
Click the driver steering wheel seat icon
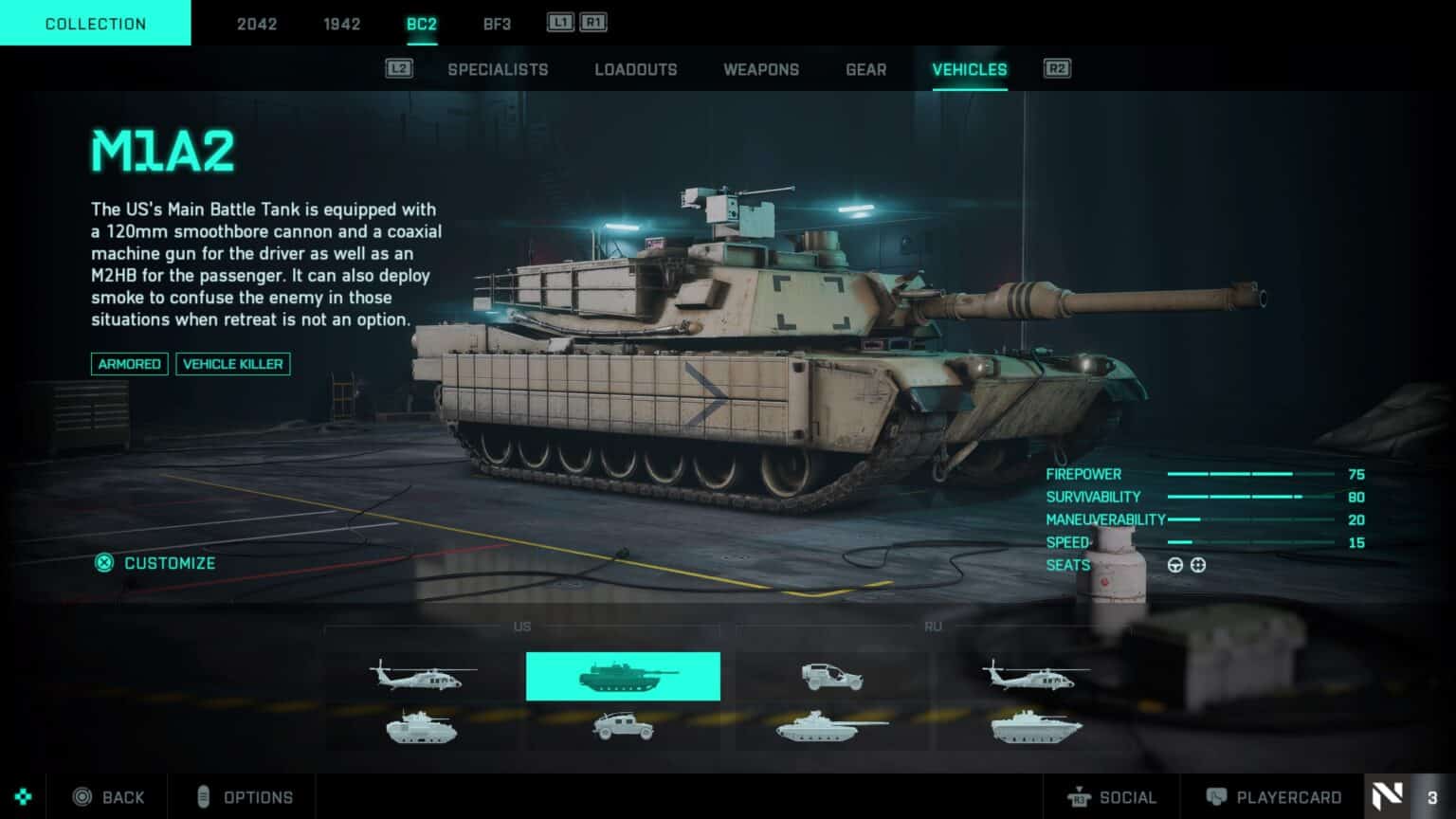(1176, 565)
